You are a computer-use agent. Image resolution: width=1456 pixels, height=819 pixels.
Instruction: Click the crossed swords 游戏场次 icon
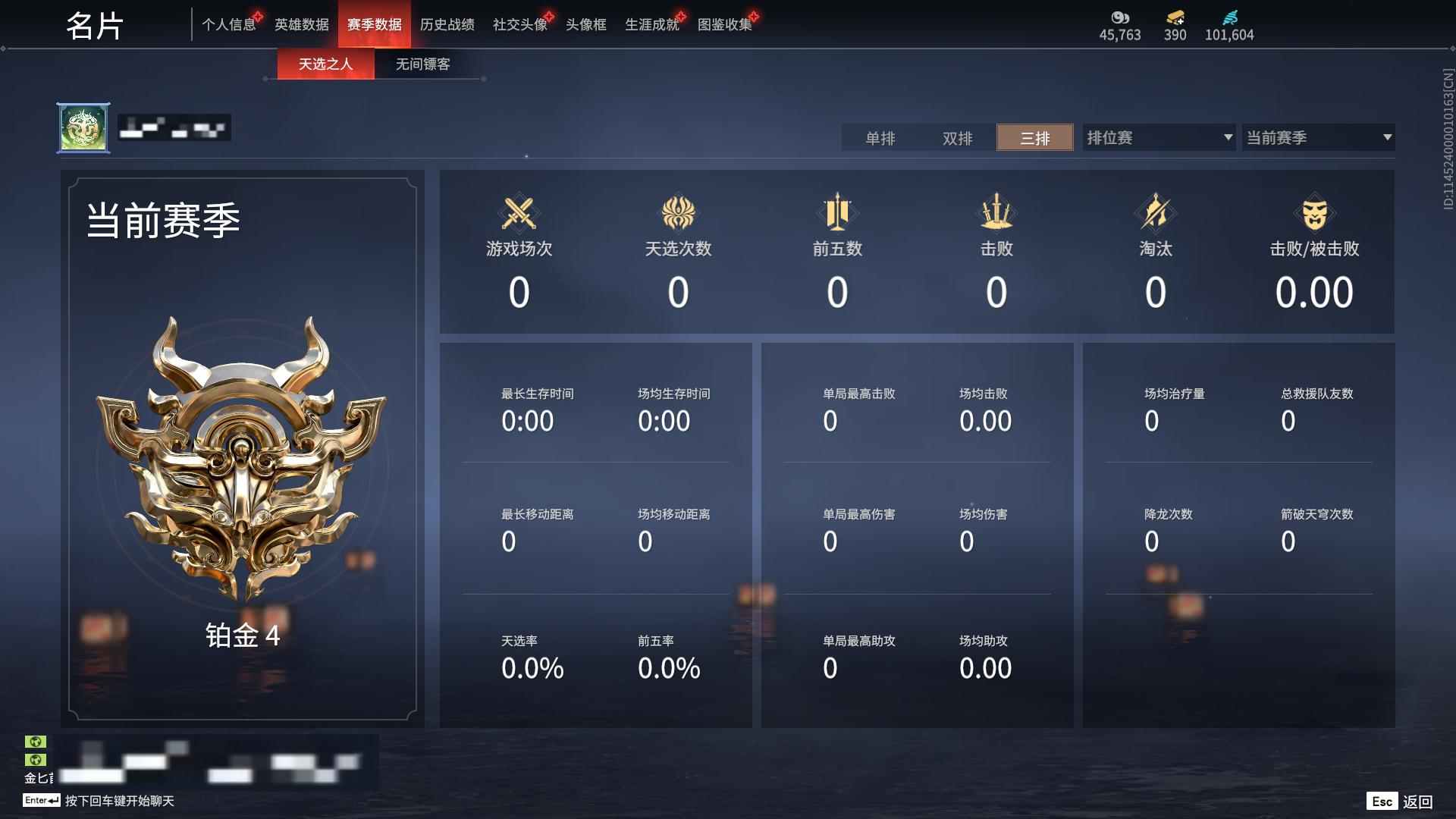click(519, 214)
